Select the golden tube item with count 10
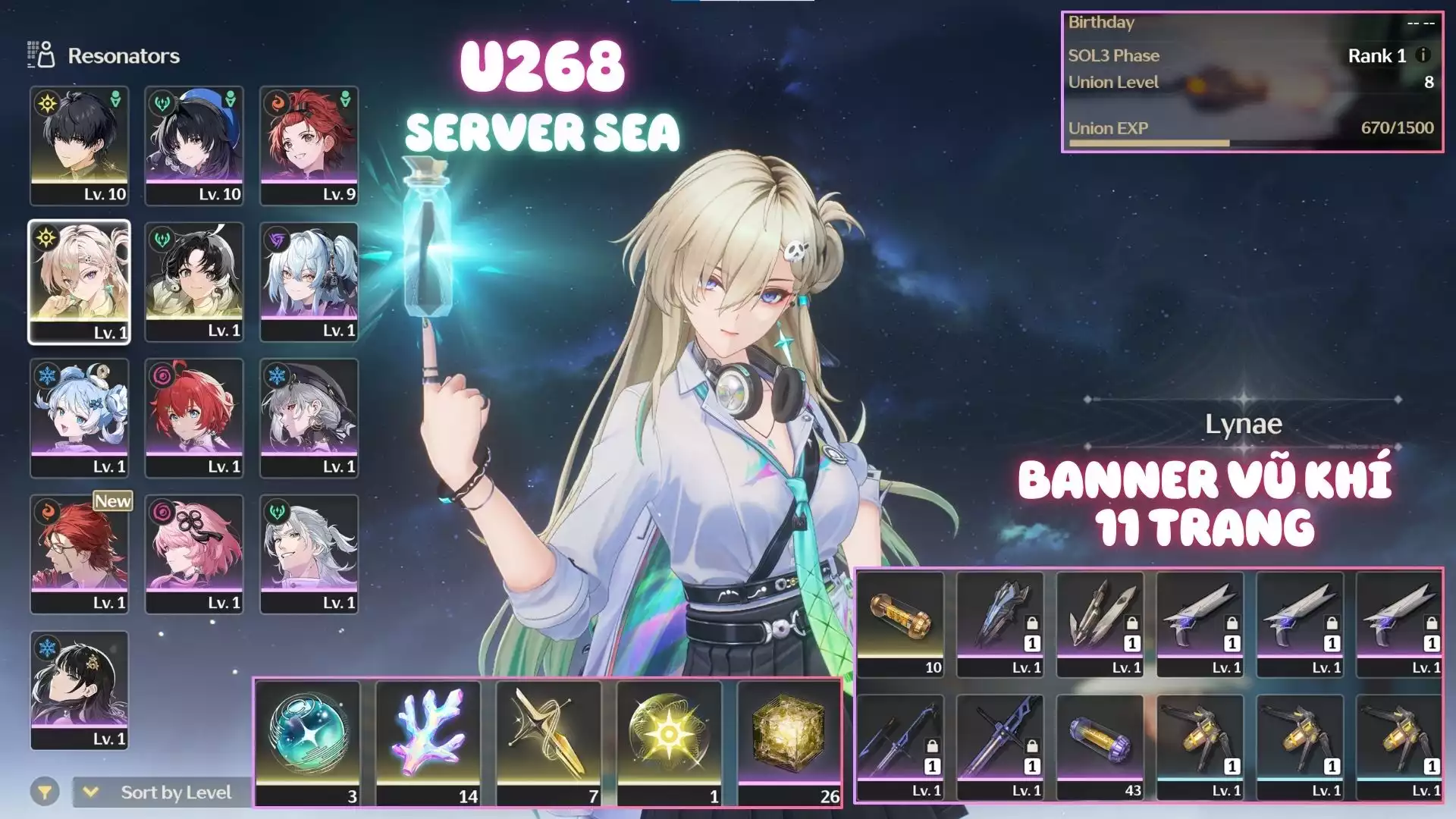 coord(901,623)
